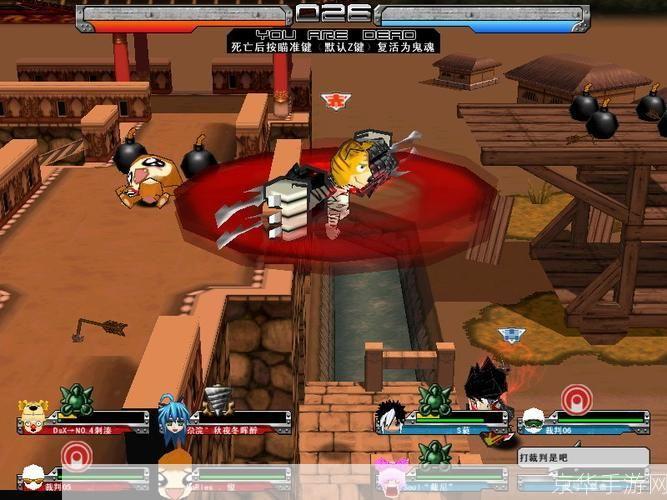Click the pink-haired player portrait
Viewport: 667px width, 500px height.
point(389,468)
